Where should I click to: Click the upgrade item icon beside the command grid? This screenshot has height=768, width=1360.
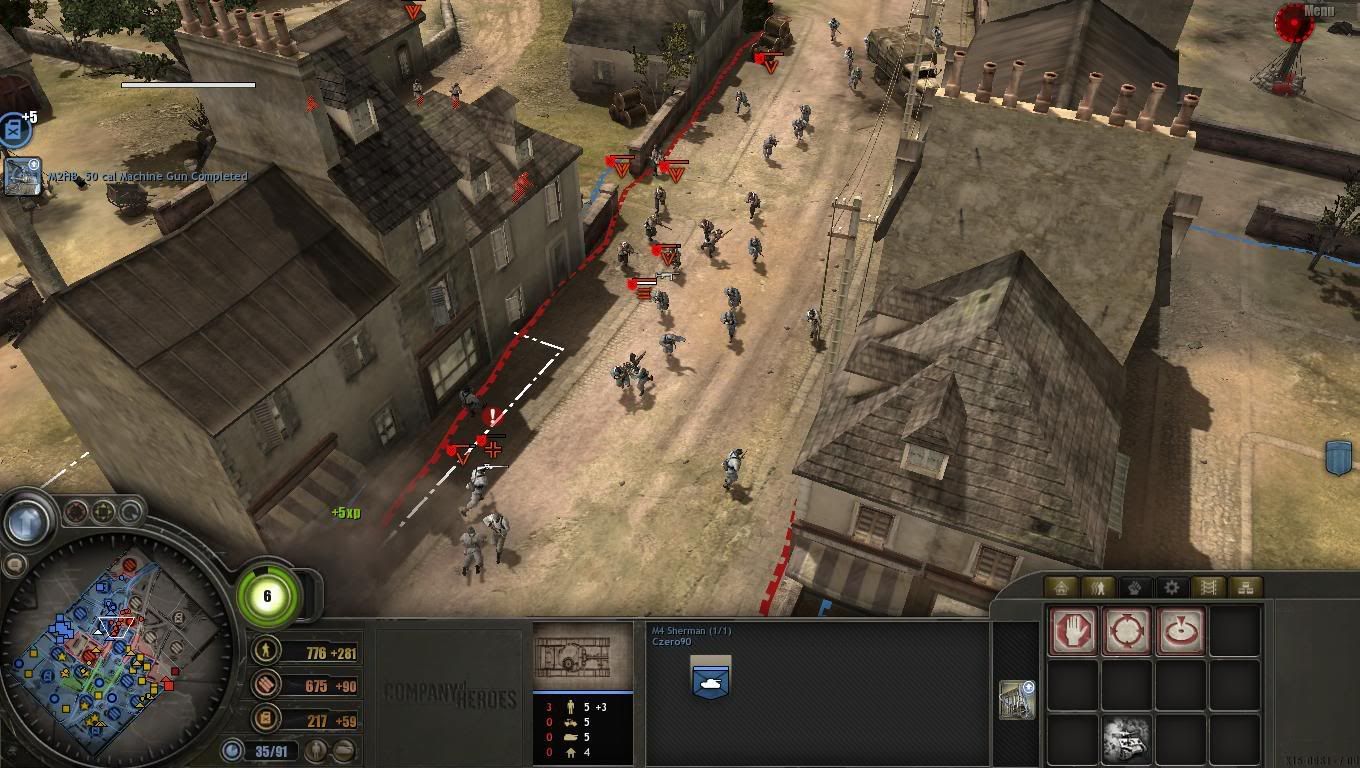(x=1015, y=700)
